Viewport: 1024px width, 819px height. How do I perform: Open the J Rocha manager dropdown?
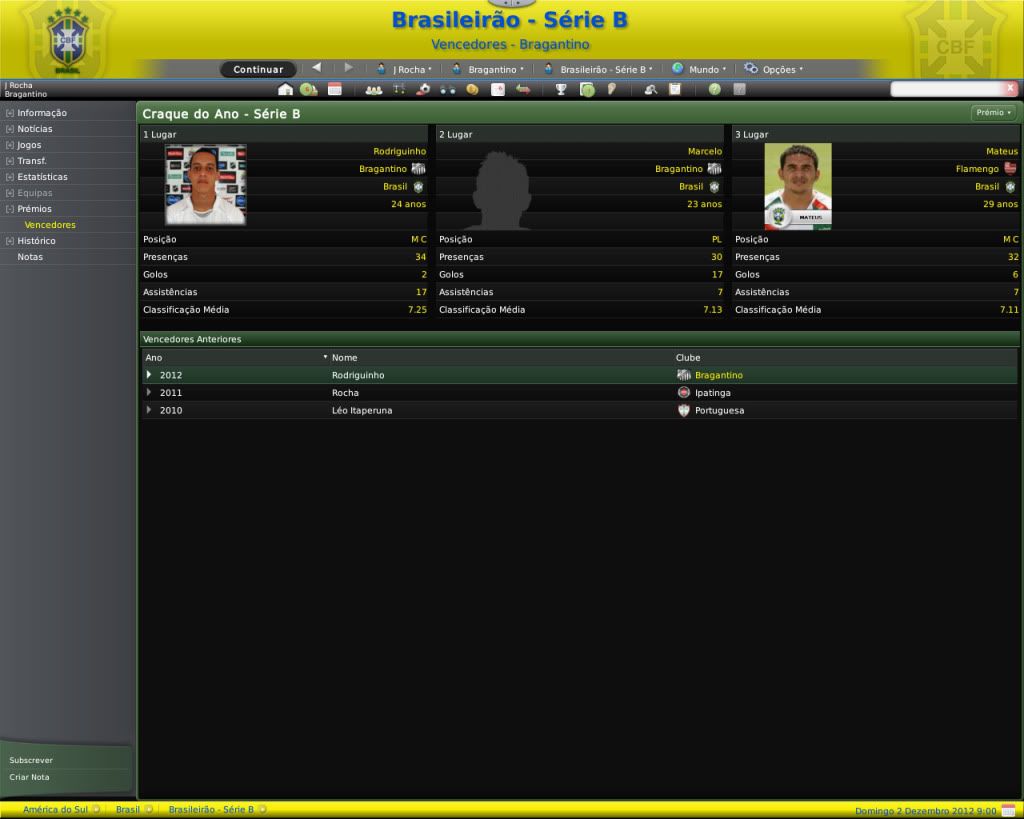405,69
